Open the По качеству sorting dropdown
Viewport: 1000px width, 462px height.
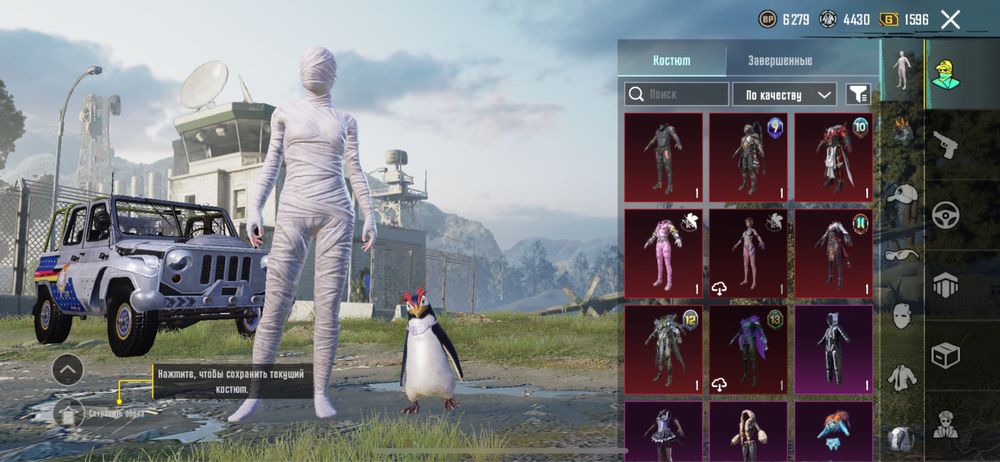tap(784, 94)
